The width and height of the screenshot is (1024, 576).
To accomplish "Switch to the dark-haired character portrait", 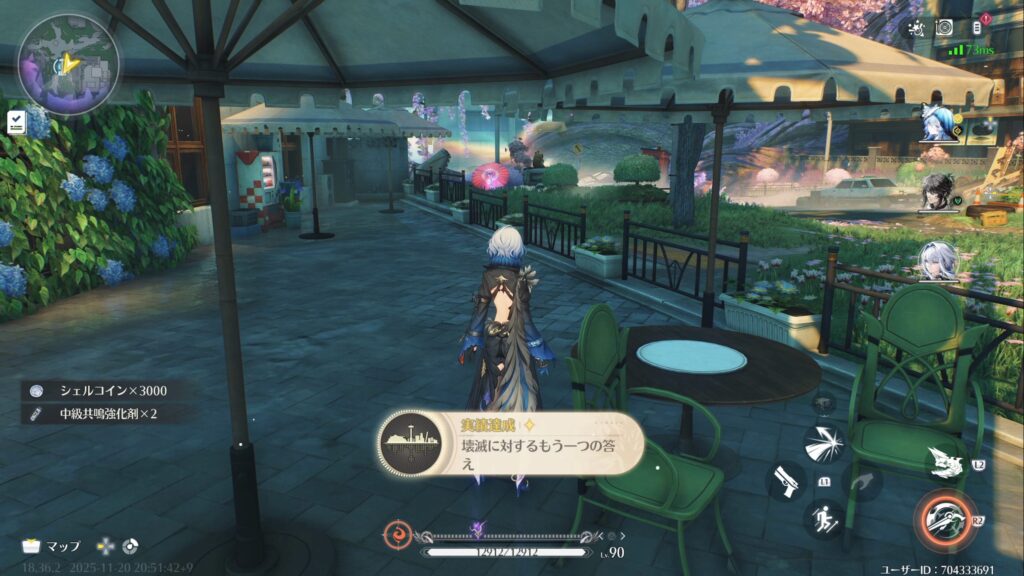I will click(940, 192).
